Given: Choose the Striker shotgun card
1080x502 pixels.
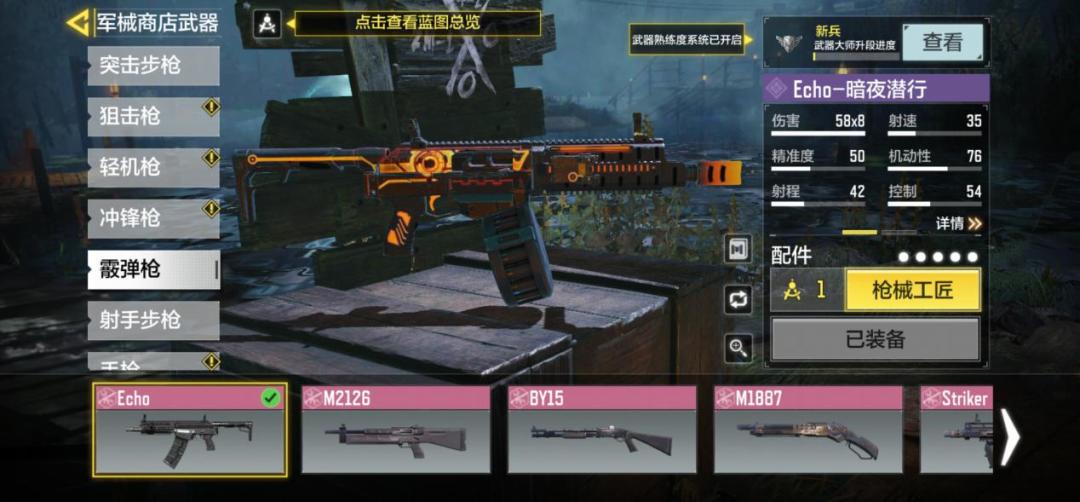Looking at the screenshot, I should pos(955,429).
